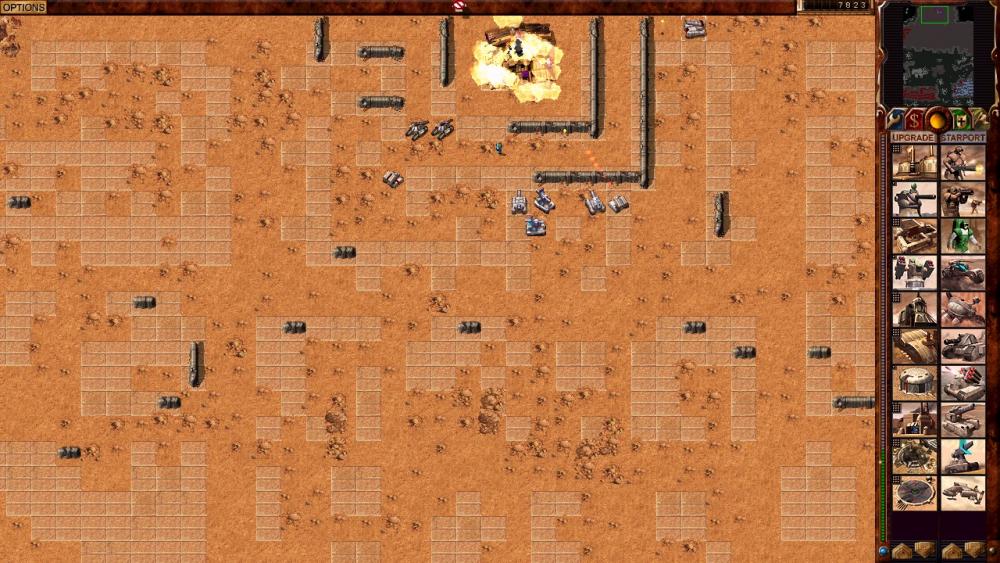Build the gun turret structure
Screen dimensions: 1000x563
pyautogui.click(x=915, y=199)
